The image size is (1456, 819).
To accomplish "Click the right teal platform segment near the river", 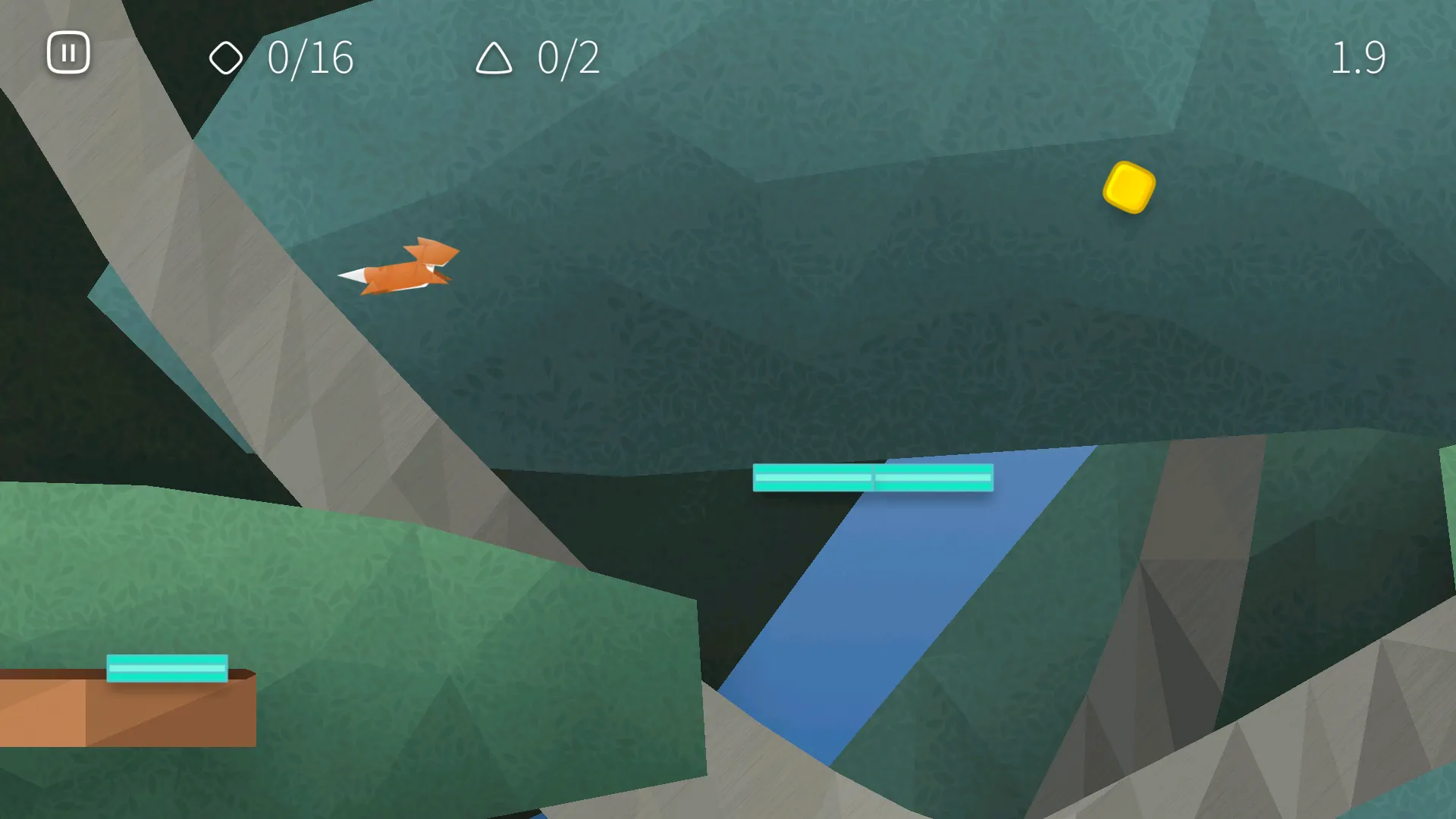I will (x=934, y=479).
